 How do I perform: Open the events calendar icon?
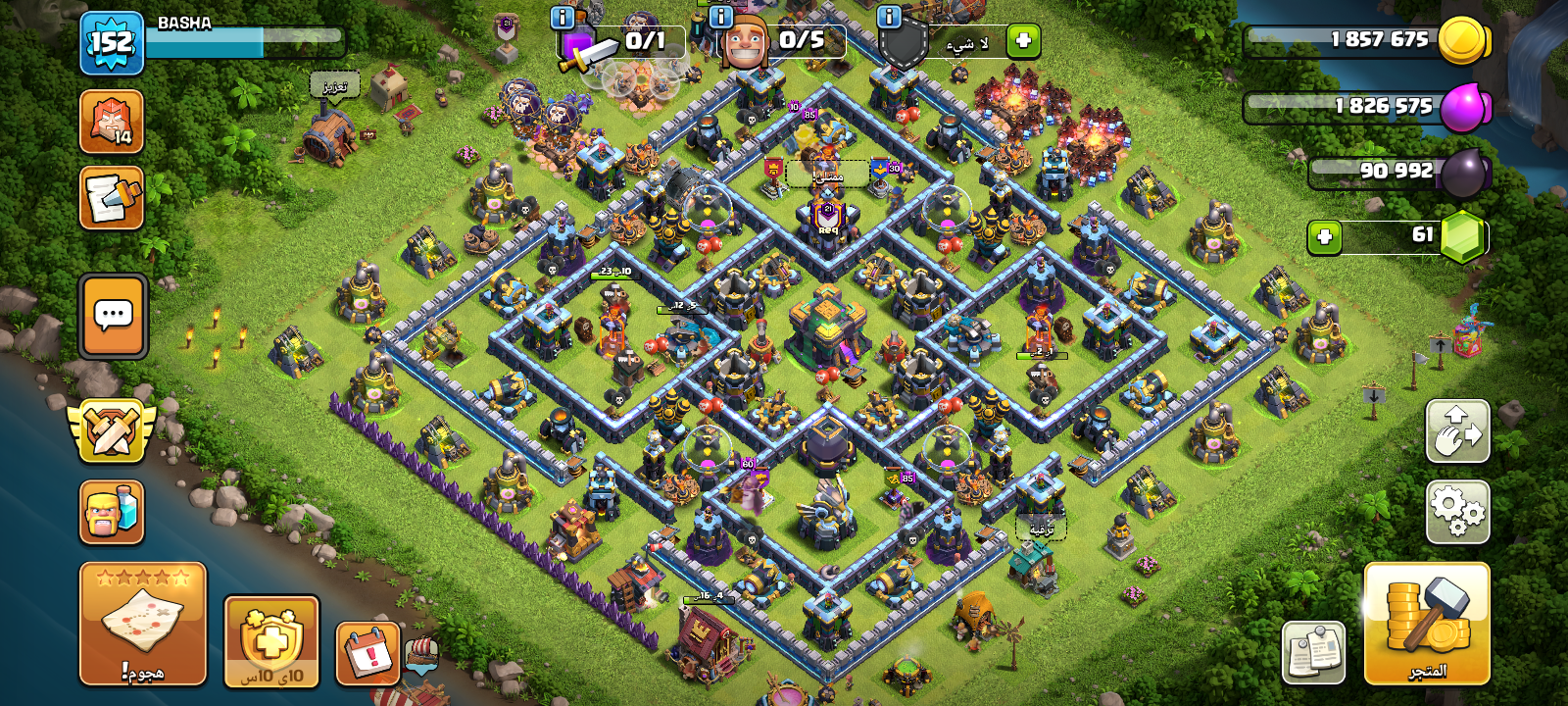368,652
